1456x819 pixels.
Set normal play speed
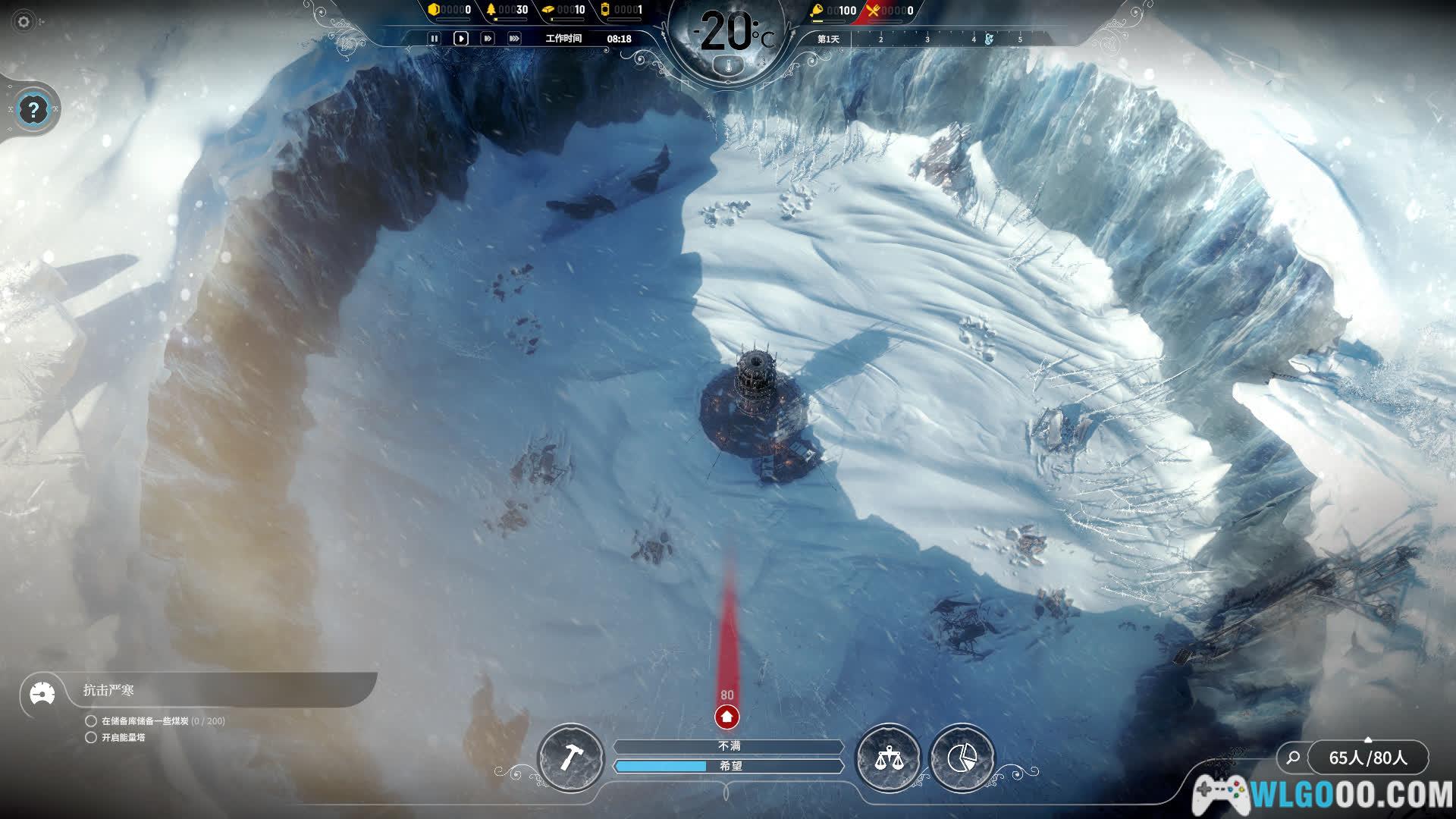[460, 39]
